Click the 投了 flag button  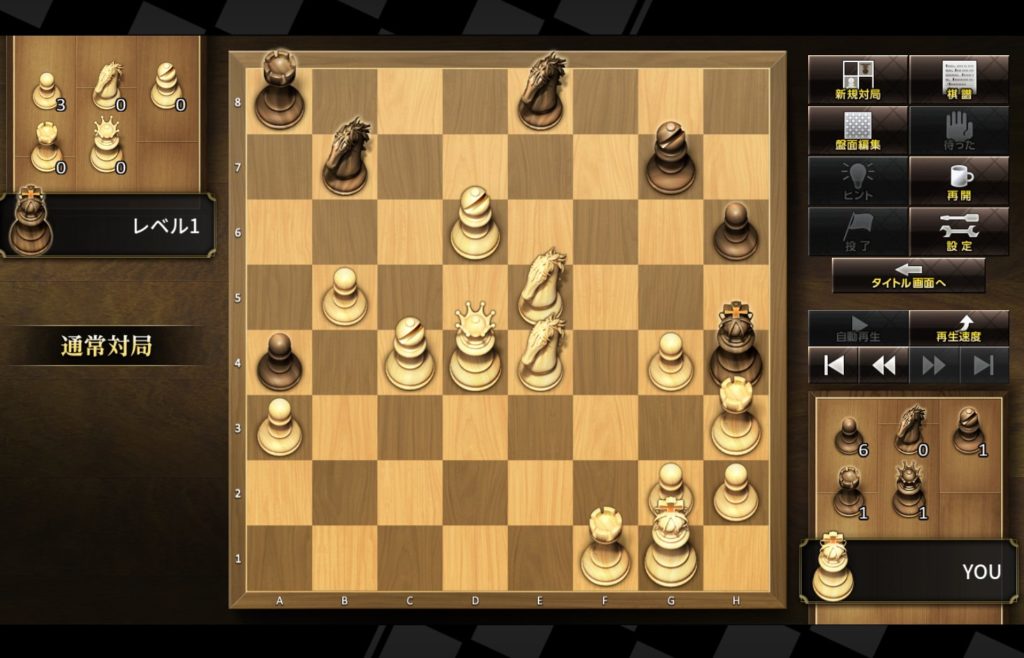click(857, 232)
